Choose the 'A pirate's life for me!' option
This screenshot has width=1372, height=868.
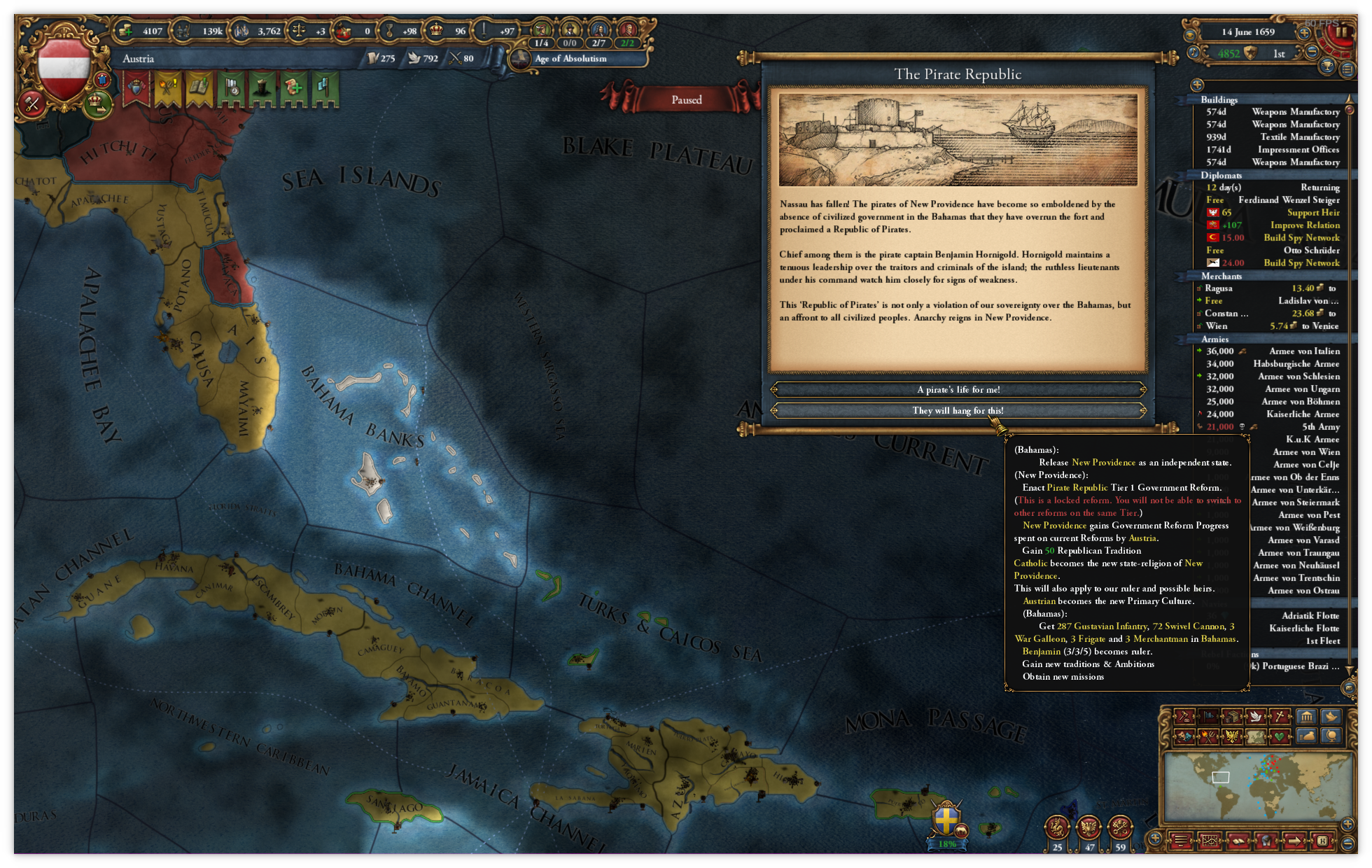(958, 389)
